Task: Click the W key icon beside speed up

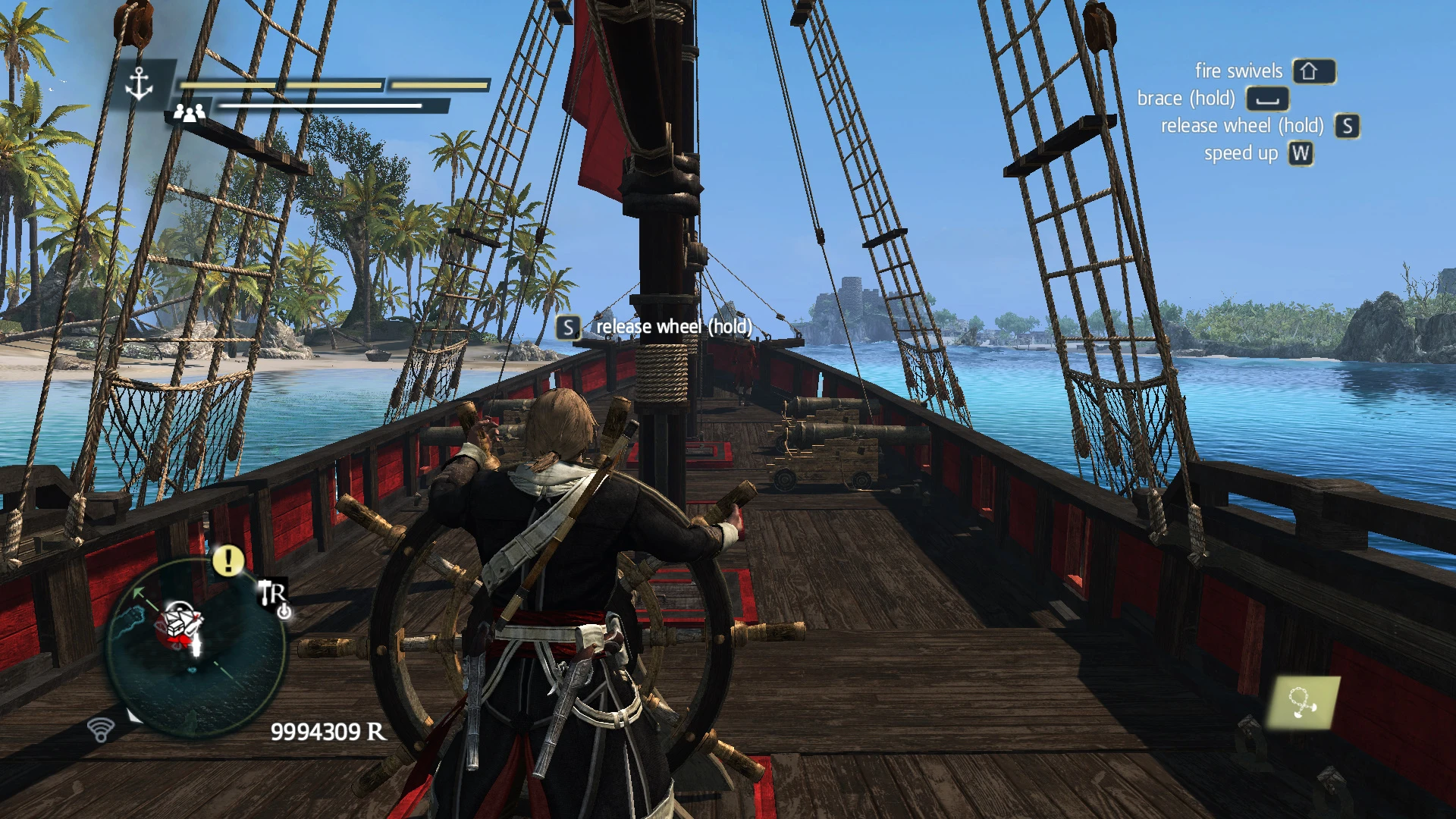Action: click(1301, 153)
